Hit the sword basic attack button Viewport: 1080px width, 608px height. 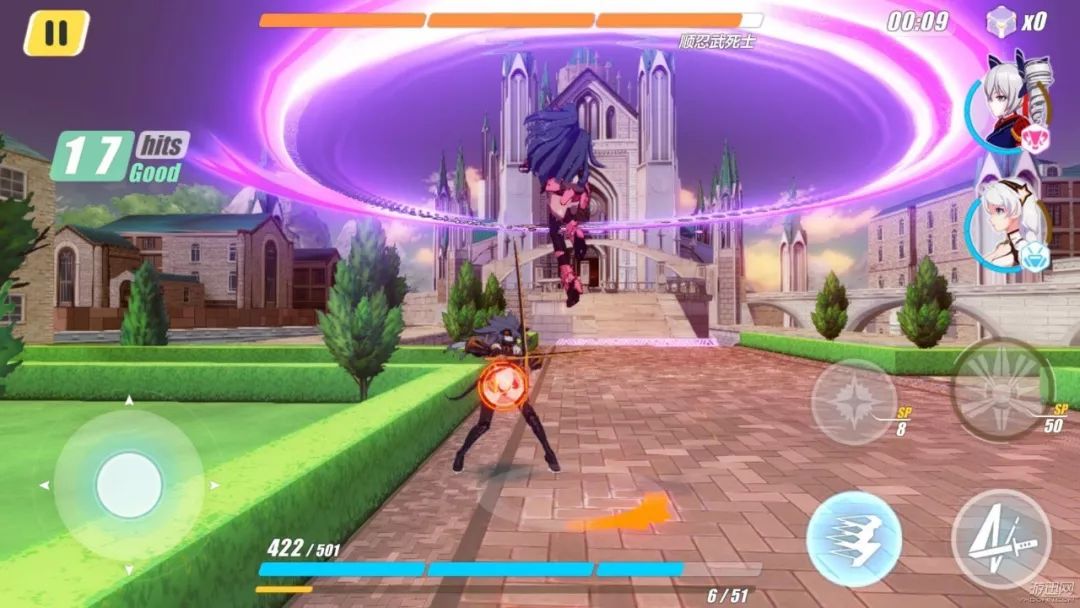[1000, 538]
